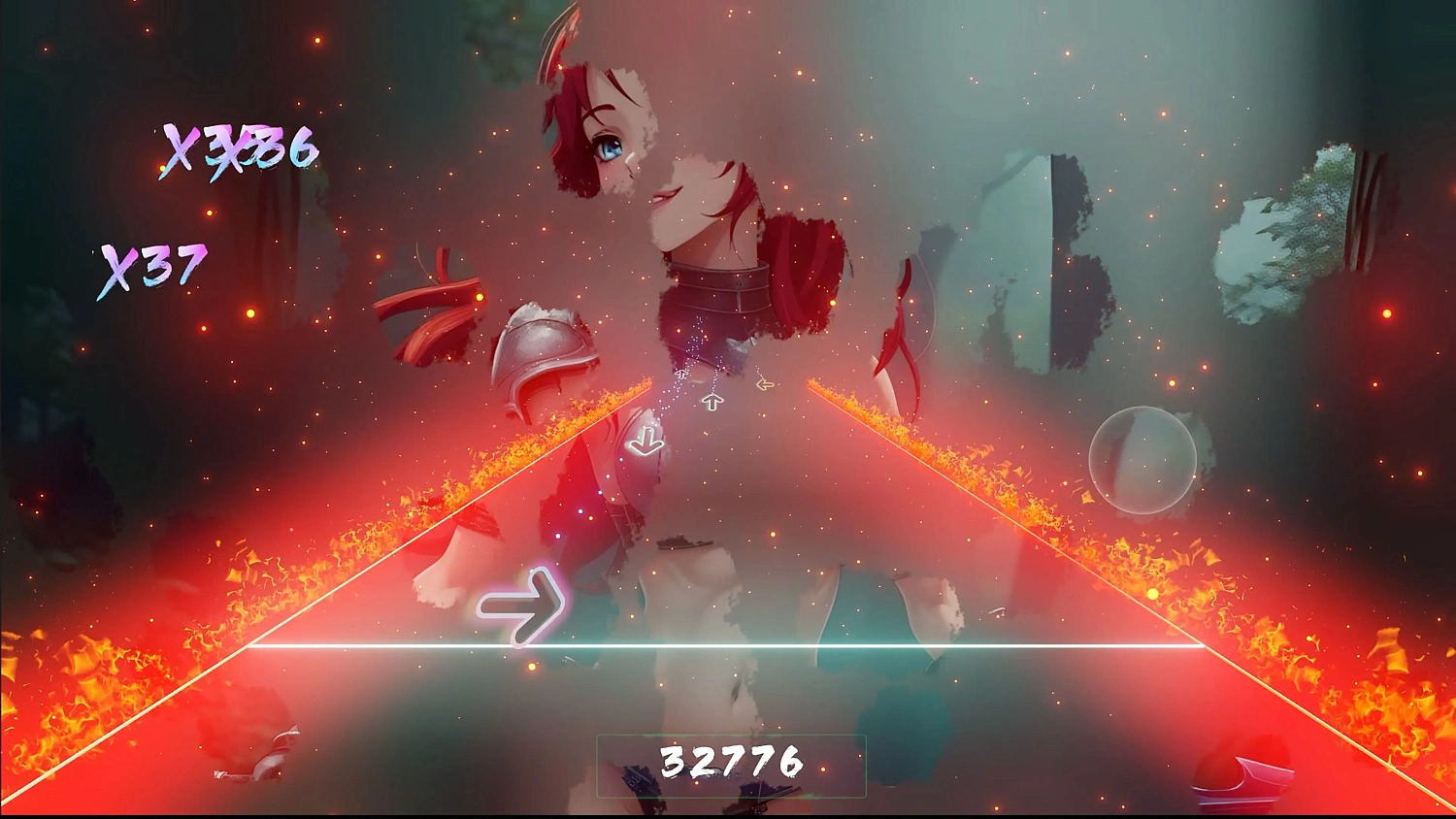Hit the down arrow note on the track

(647, 442)
